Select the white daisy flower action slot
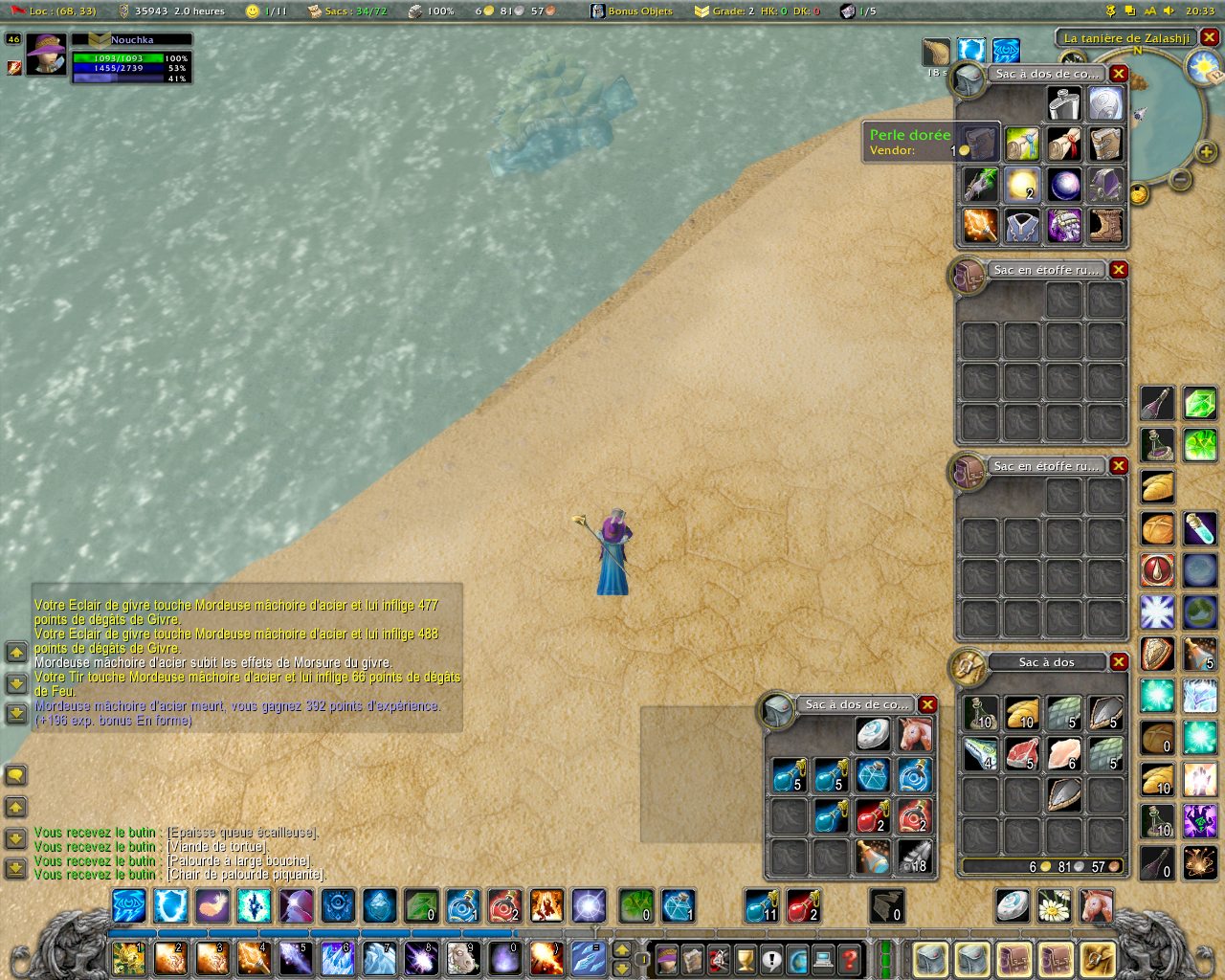This screenshot has height=980, width=1225. [1054, 905]
